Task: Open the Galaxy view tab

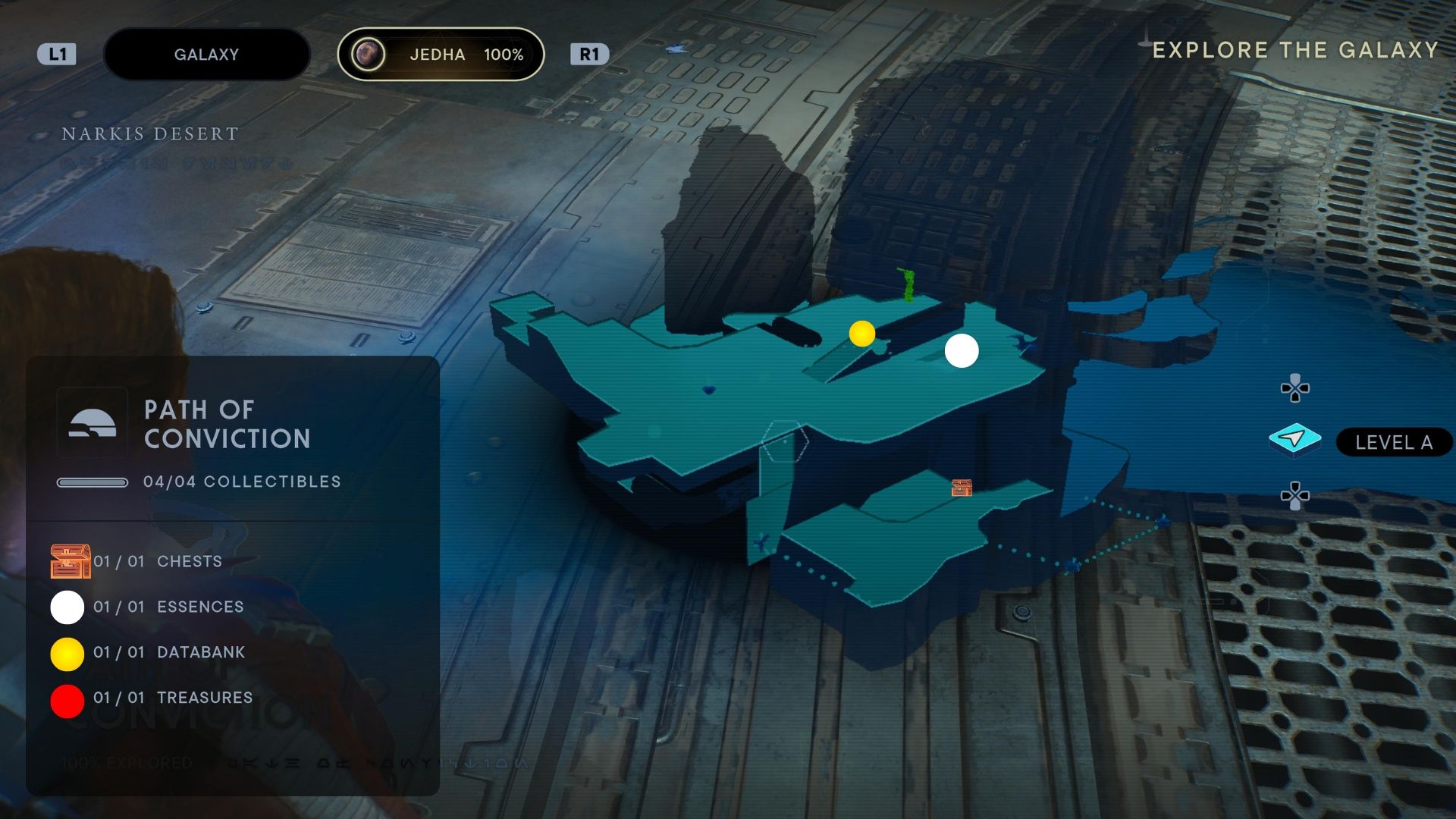Action: coord(206,54)
